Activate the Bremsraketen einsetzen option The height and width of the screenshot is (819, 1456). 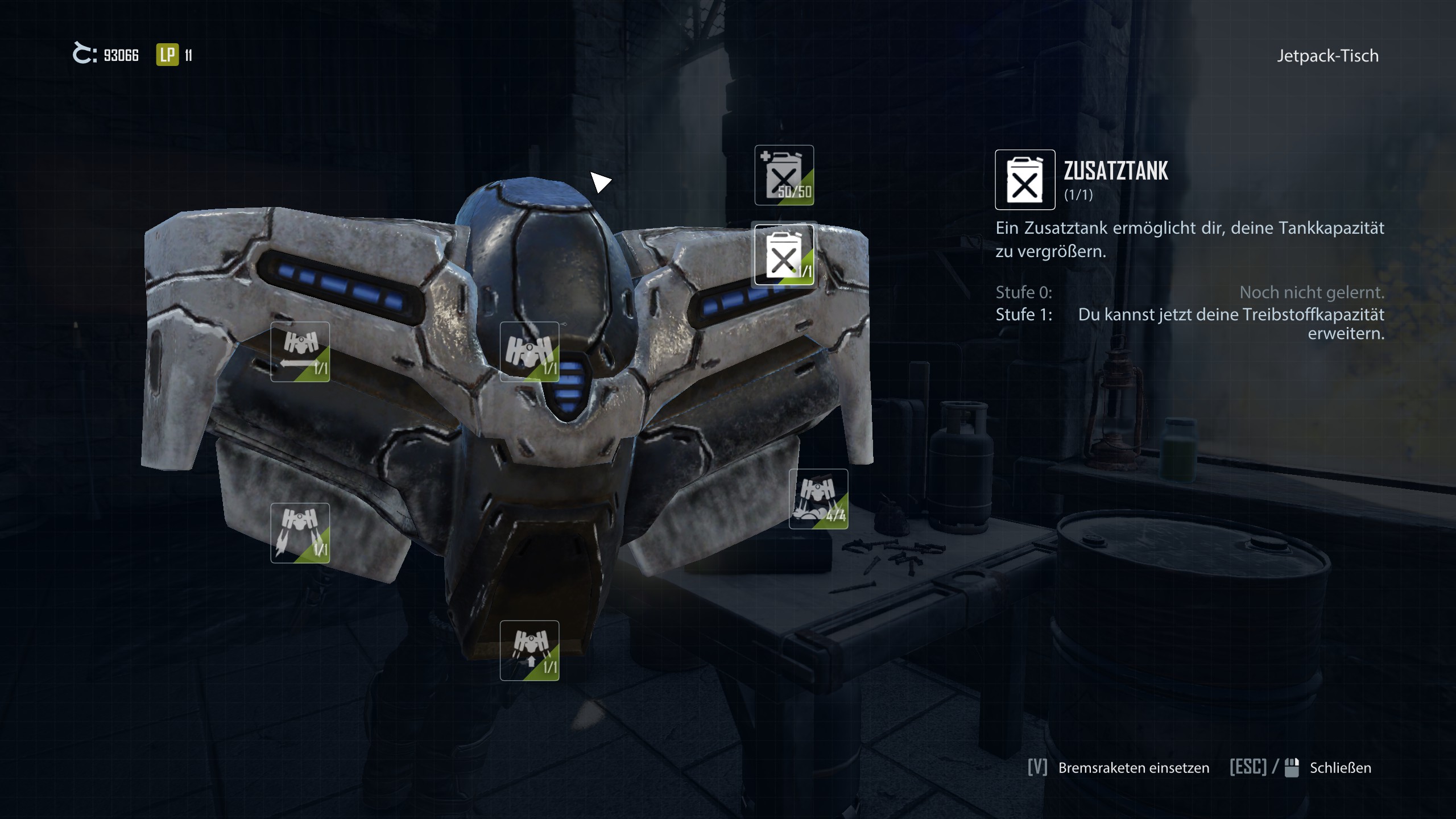pyautogui.click(x=1133, y=768)
